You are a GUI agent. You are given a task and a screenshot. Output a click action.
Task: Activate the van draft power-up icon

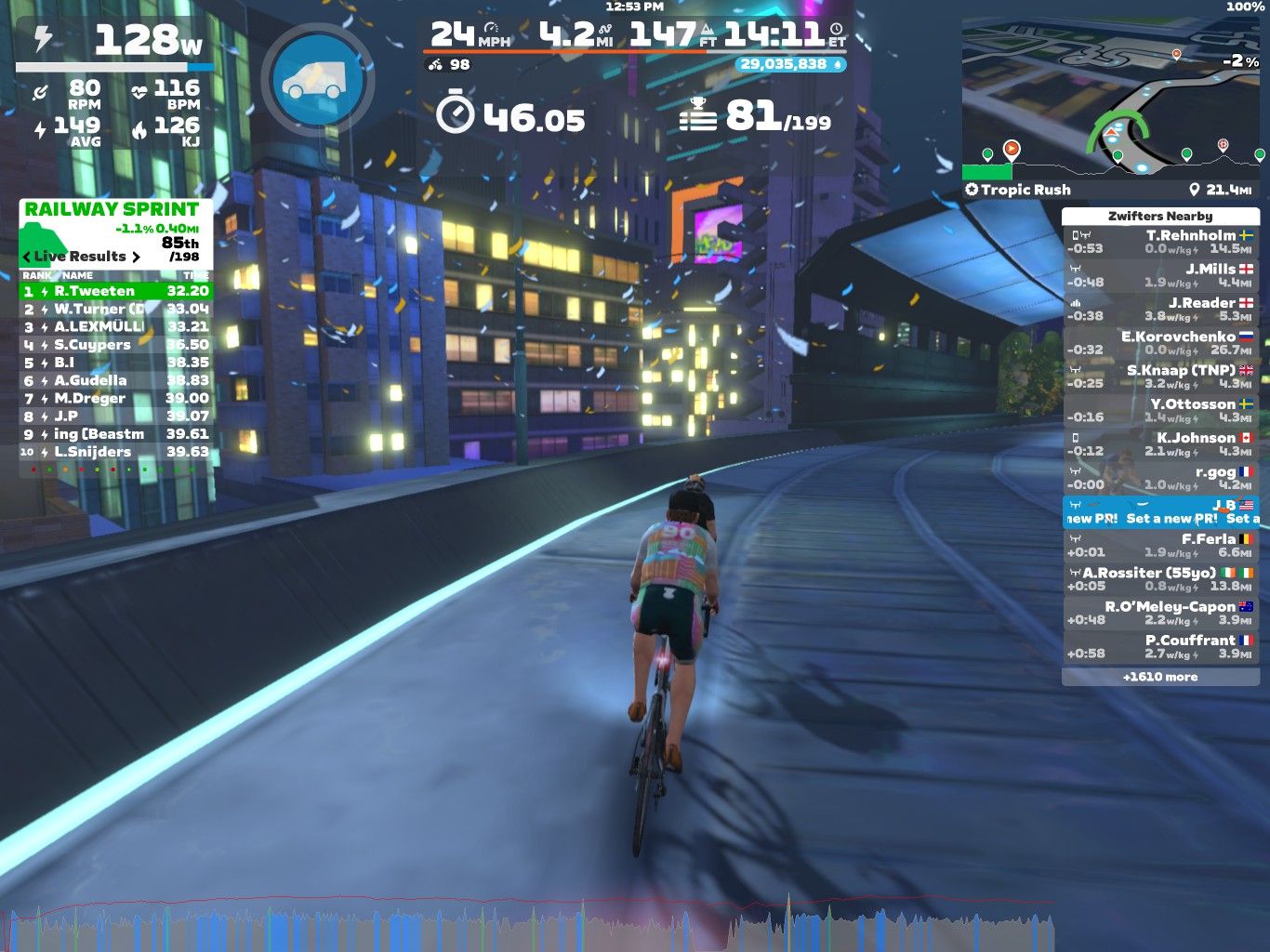318,80
